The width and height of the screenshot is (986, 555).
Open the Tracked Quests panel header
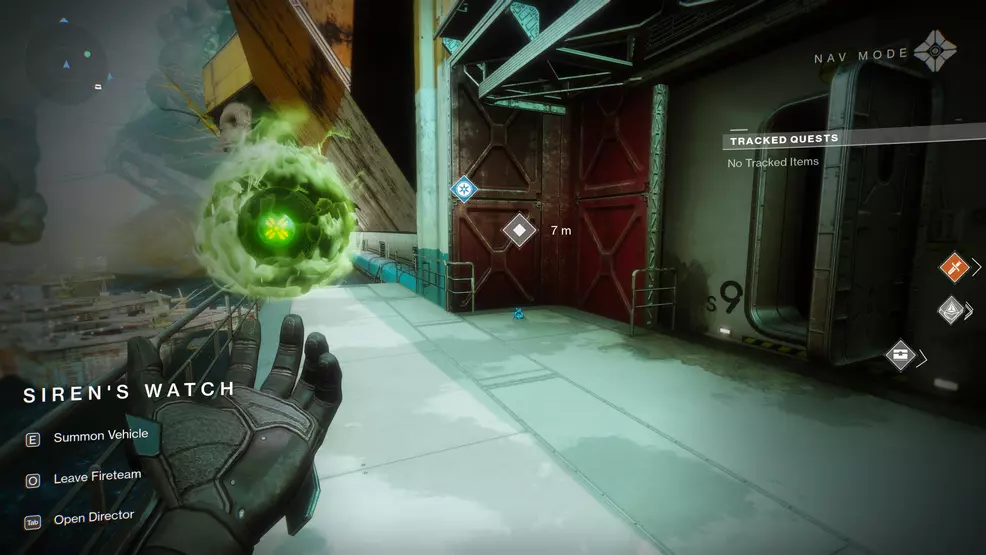784,140
